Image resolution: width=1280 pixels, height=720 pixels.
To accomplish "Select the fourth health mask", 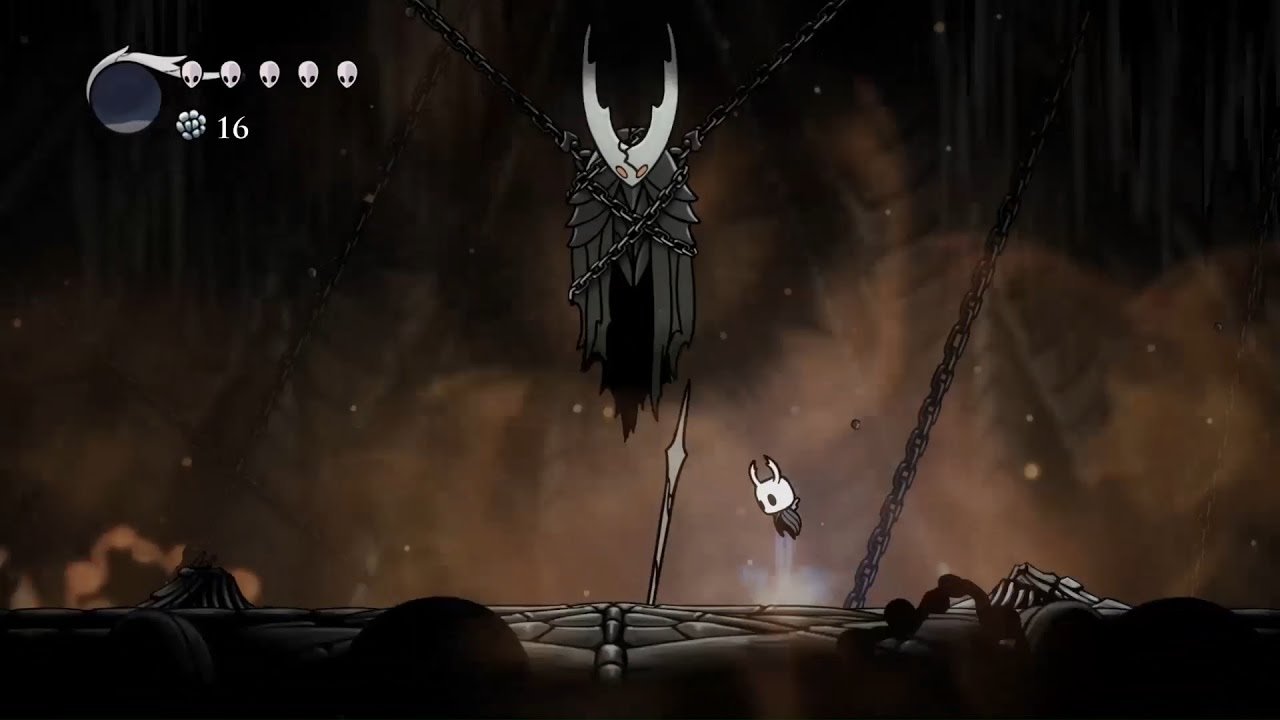I will tap(306, 72).
